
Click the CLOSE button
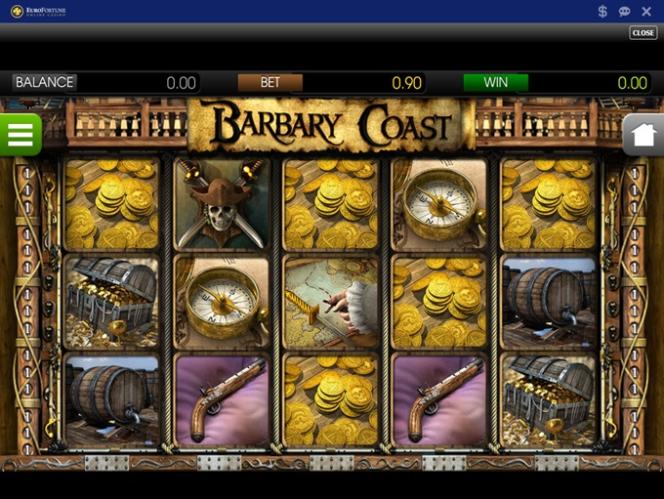pos(643,33)
